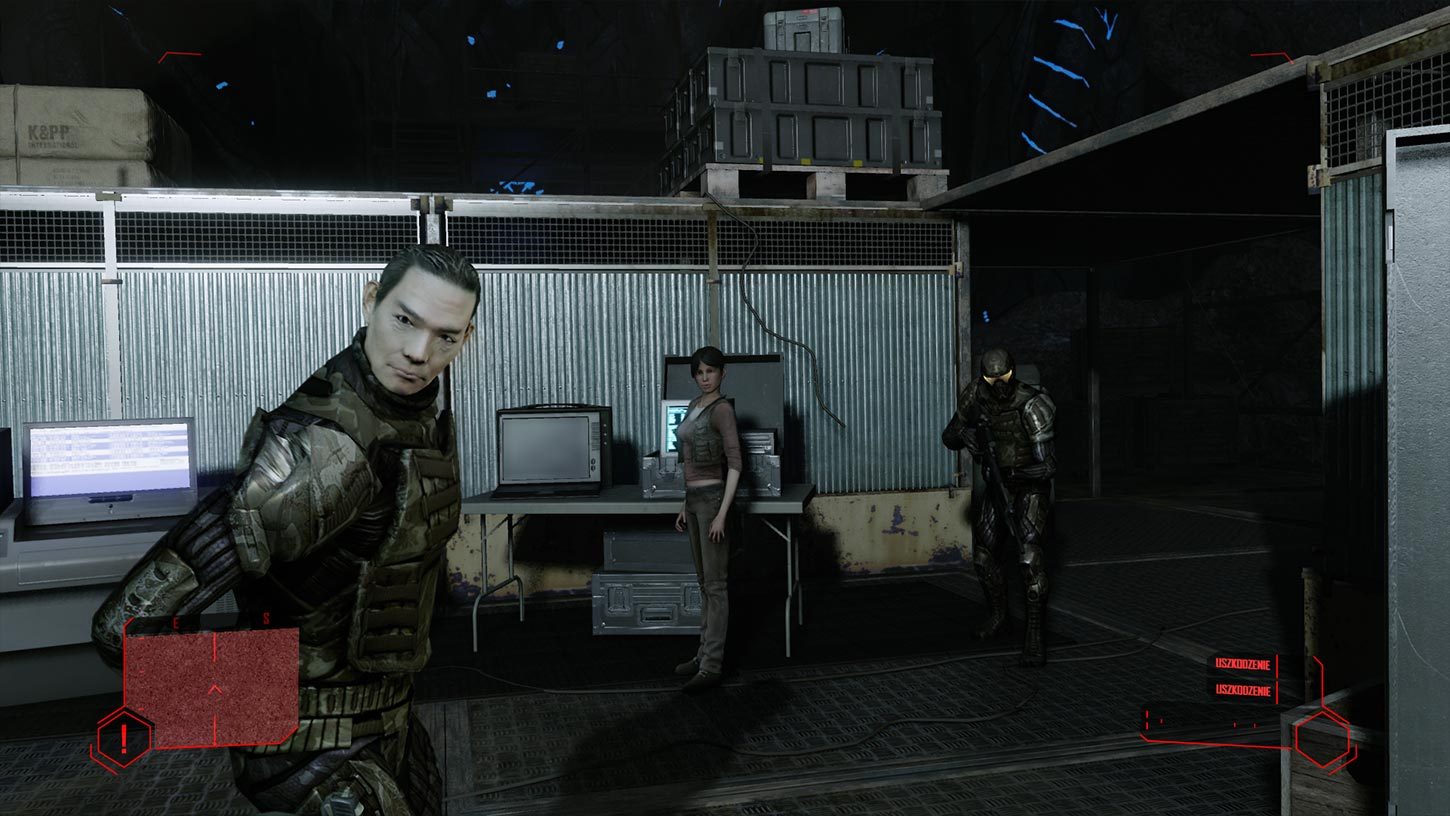
Task: Click the red exclamation warning icon
Action: click(123, 738)
